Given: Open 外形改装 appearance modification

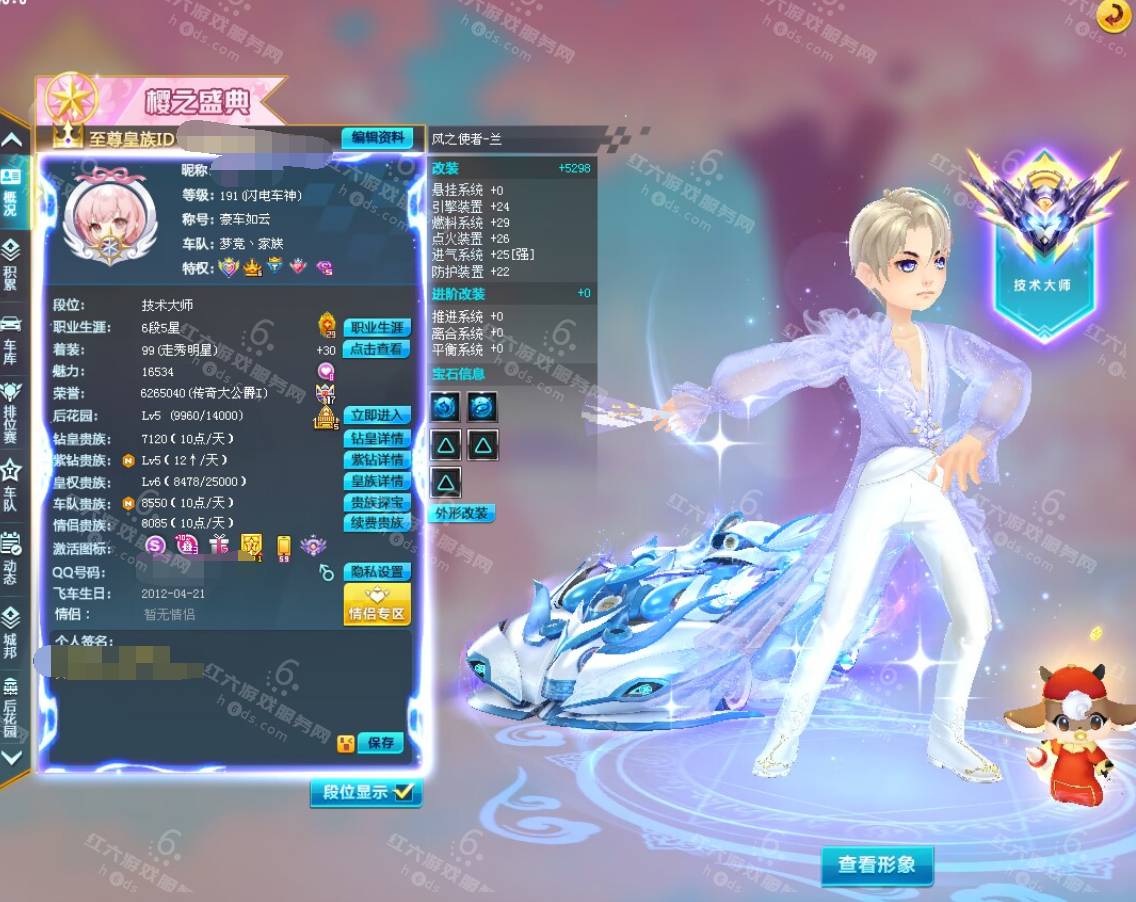Looking at the screenshot, I should click(x=462, y=513).
